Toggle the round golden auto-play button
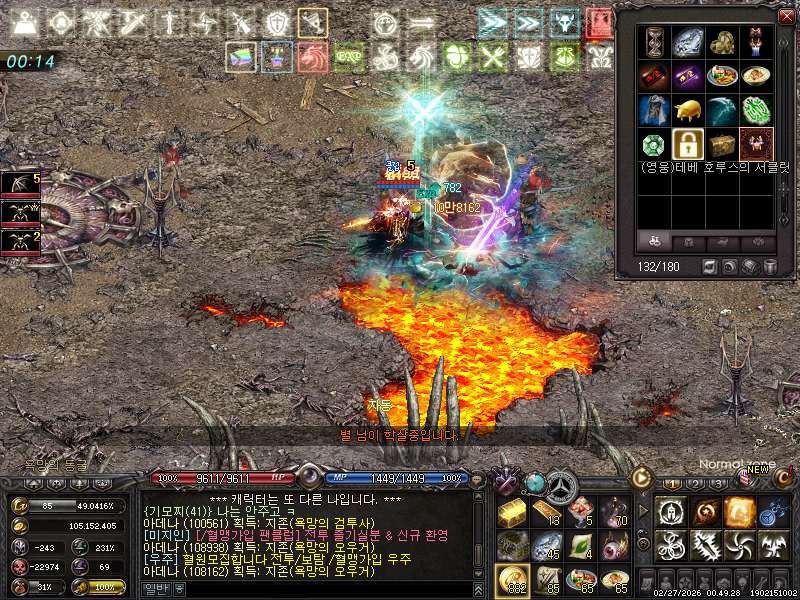The height and width of the screenshot is (600, 800). point(640,477)
